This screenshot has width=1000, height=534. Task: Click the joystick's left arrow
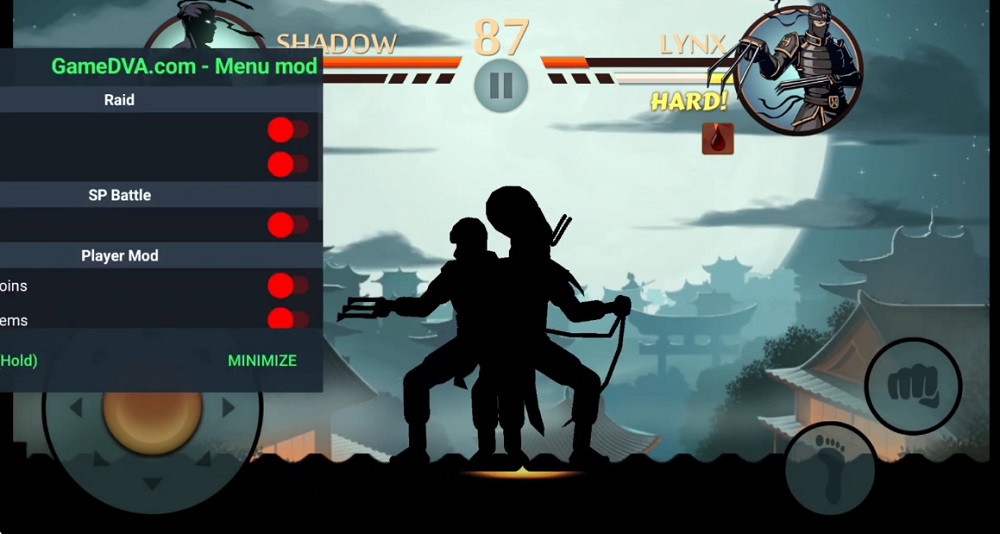click(75, 408)
